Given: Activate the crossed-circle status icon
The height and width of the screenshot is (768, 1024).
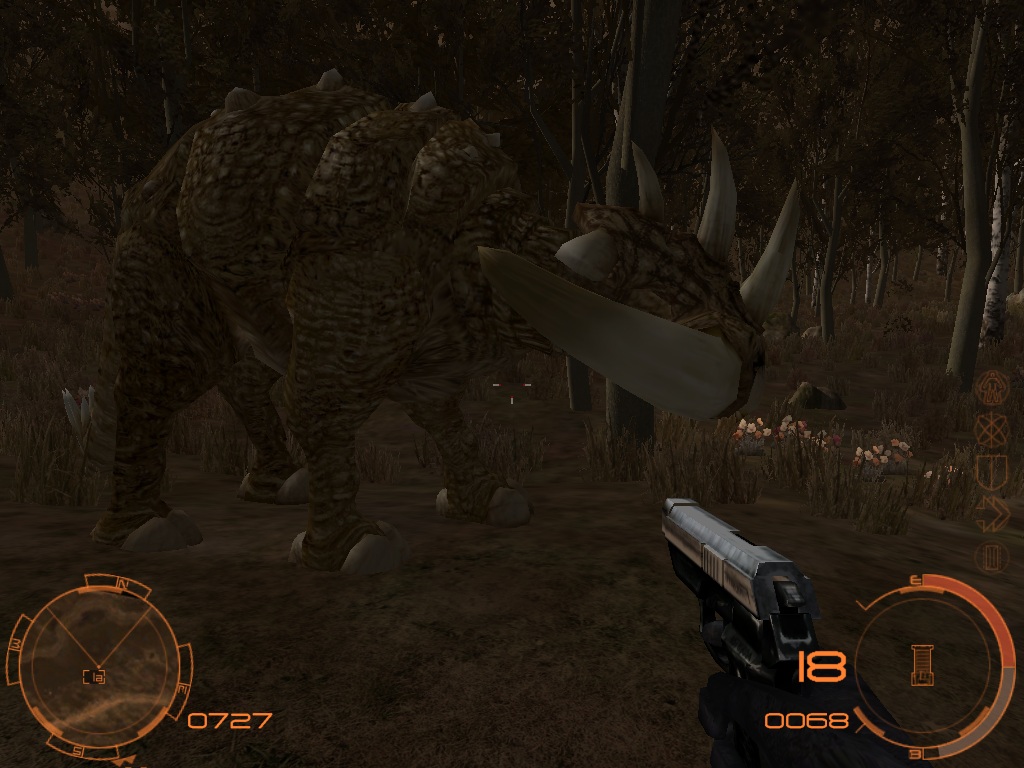Looking at the screenshot, I should coord(990,428).
